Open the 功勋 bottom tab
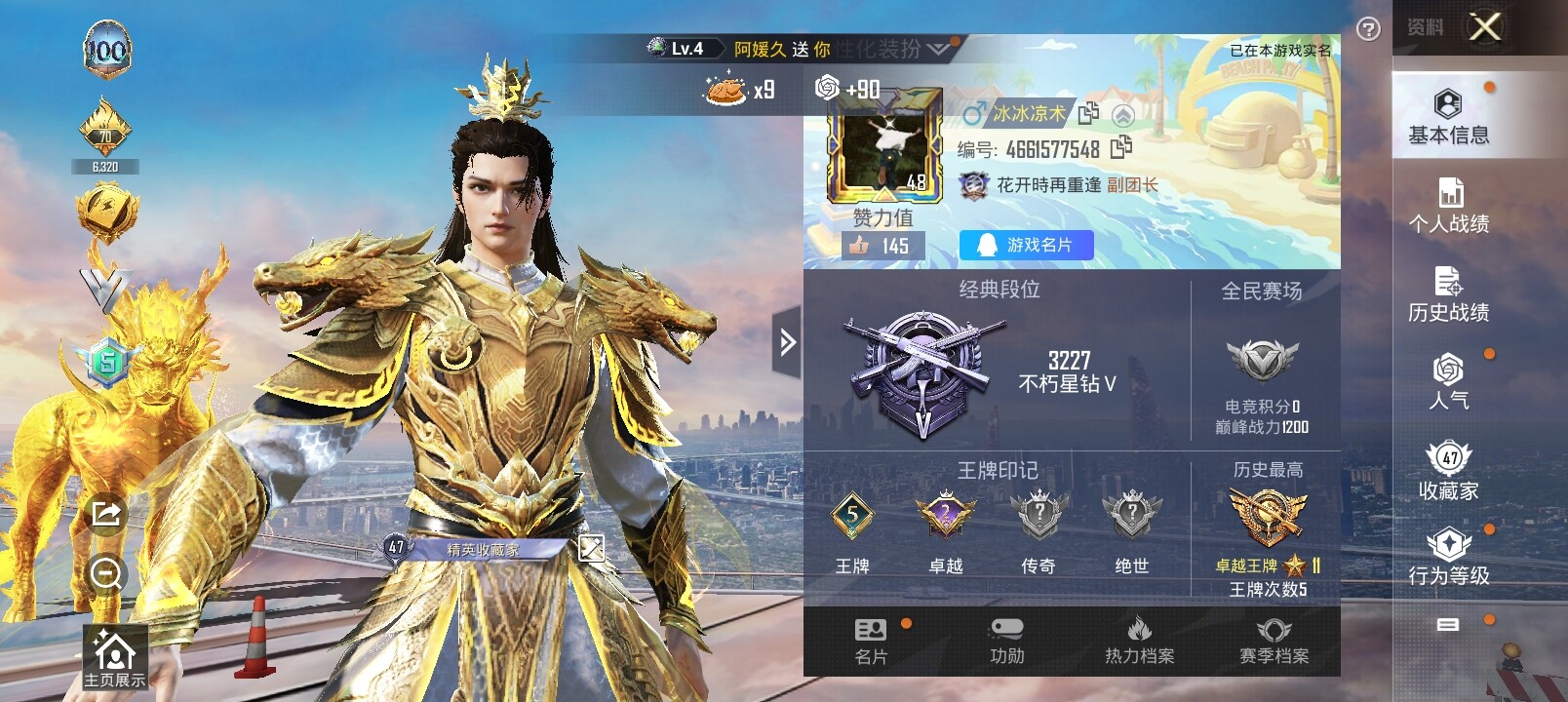Viewport: 1568px width, 702px height. 1006,641
